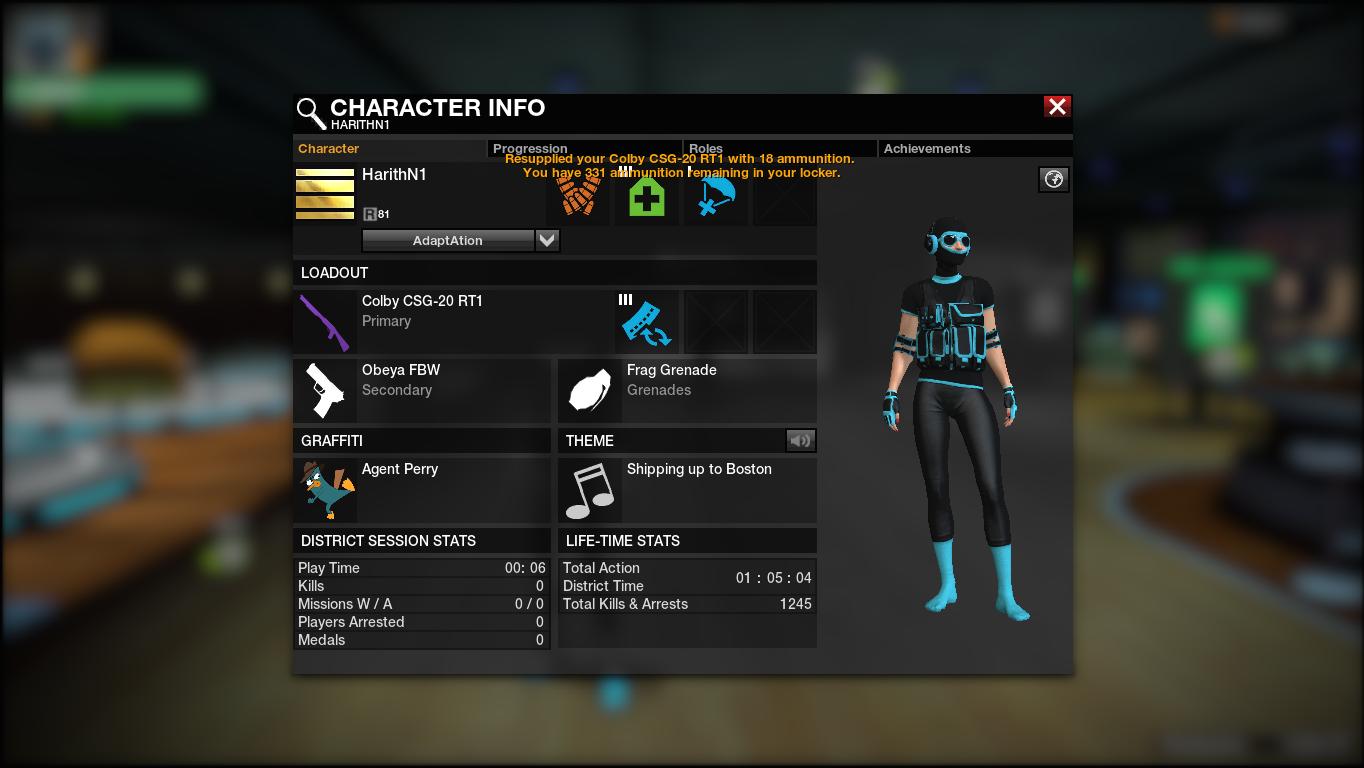The width and height of the screenshot is (1364, 768).
Task: Close the Character Info window
Action: 1057,107
